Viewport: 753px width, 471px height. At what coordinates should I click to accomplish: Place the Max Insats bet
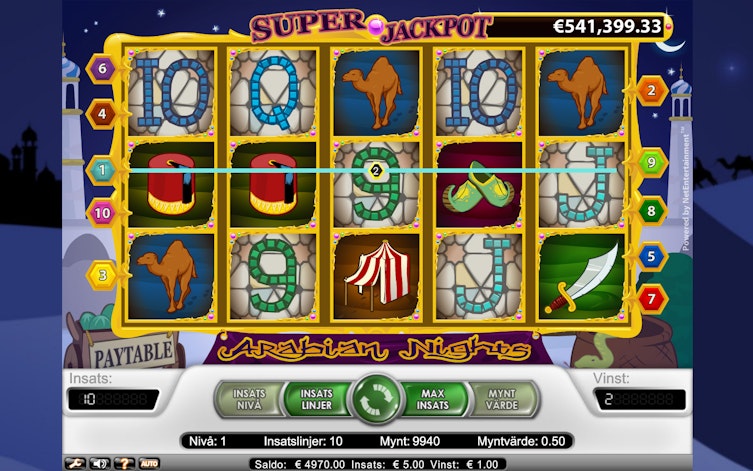(x=434, y=398)
